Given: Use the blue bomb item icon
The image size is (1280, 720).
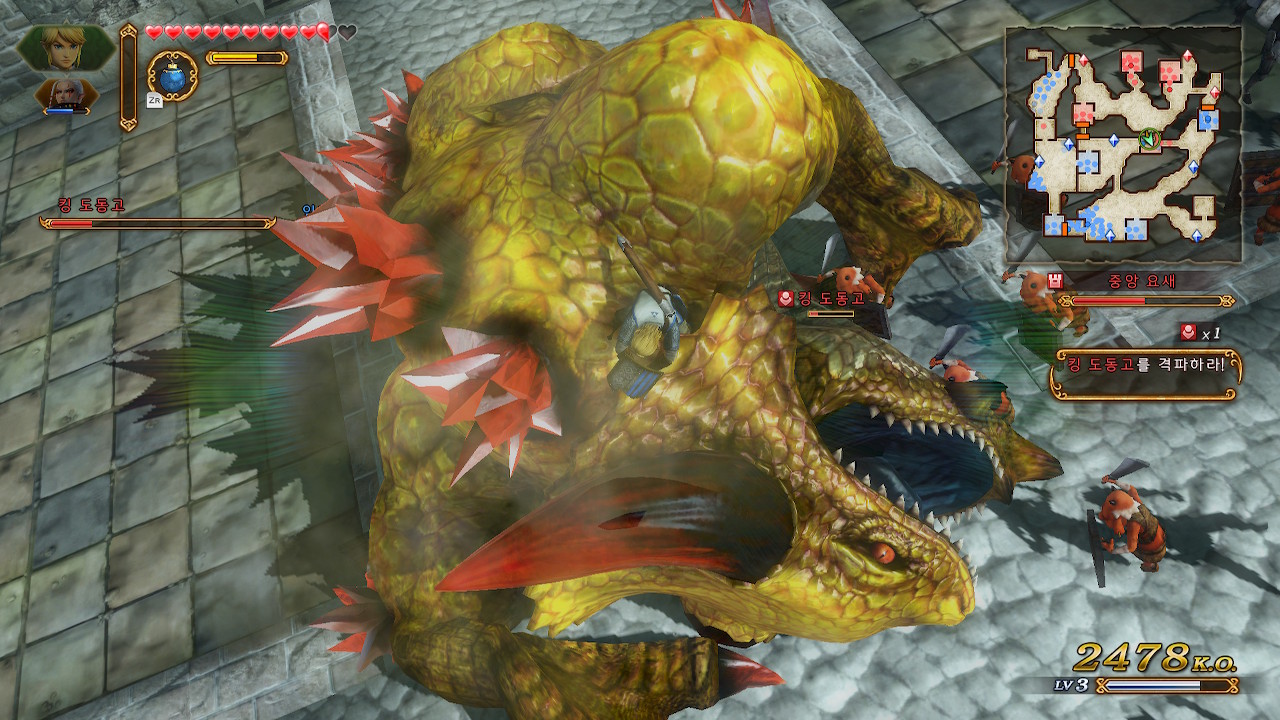Looking at the screenshot, I should 171,74.
